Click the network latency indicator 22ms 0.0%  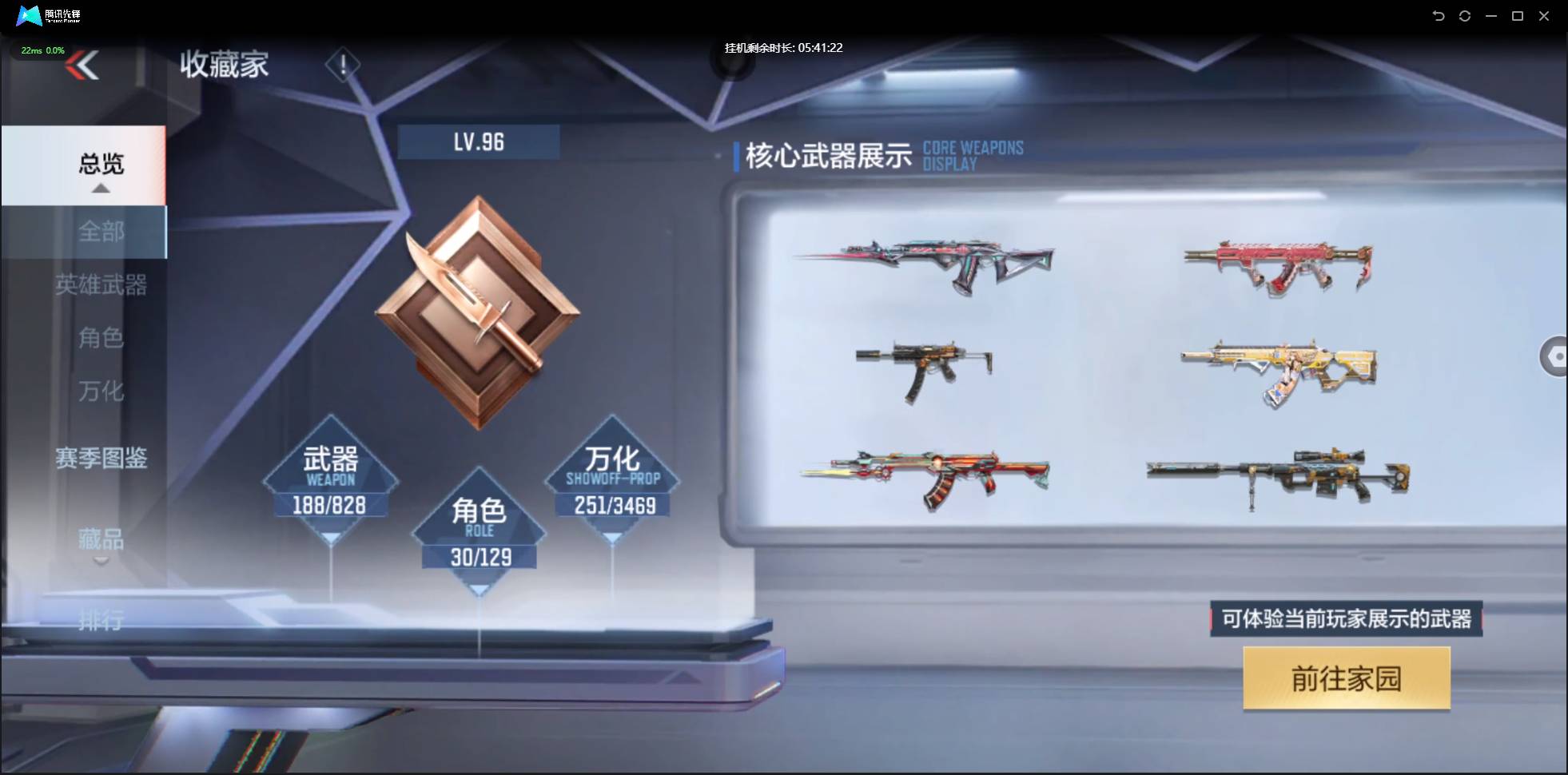pos(42,50)
